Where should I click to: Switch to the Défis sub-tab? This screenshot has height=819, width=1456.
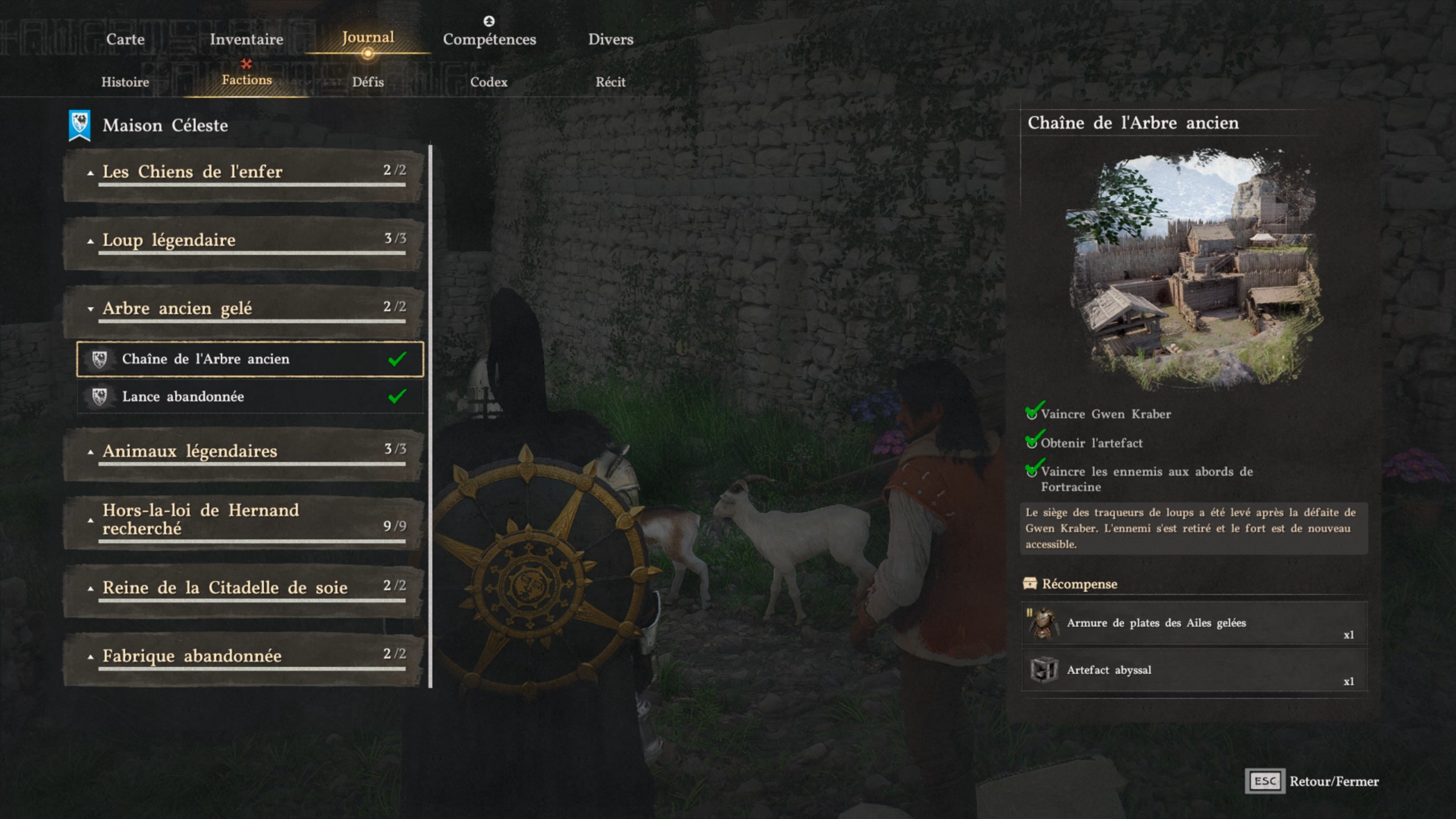[368, 82]
